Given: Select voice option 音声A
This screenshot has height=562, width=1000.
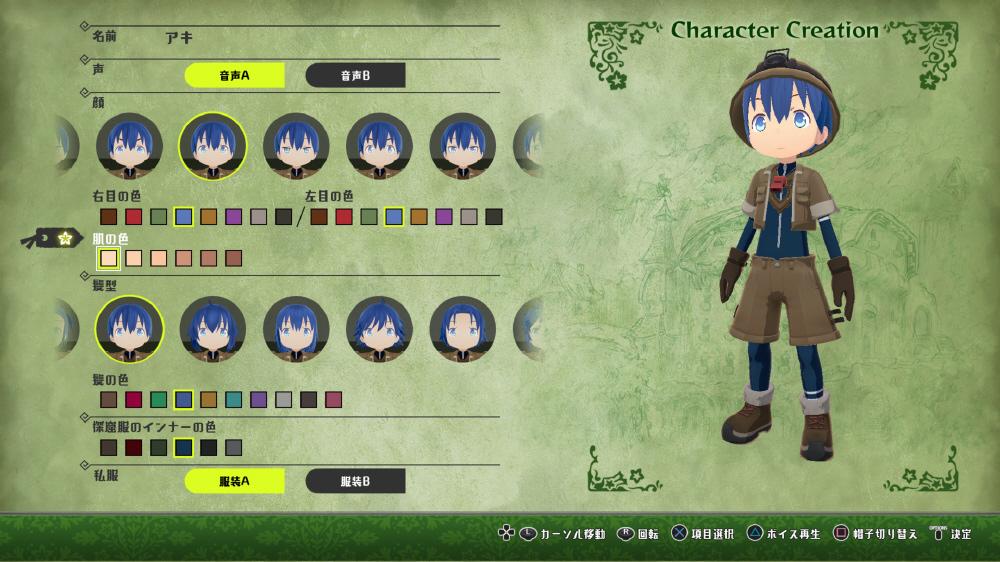Looking at the screenshot, I should pyautogui.click(x=235, y=75).
